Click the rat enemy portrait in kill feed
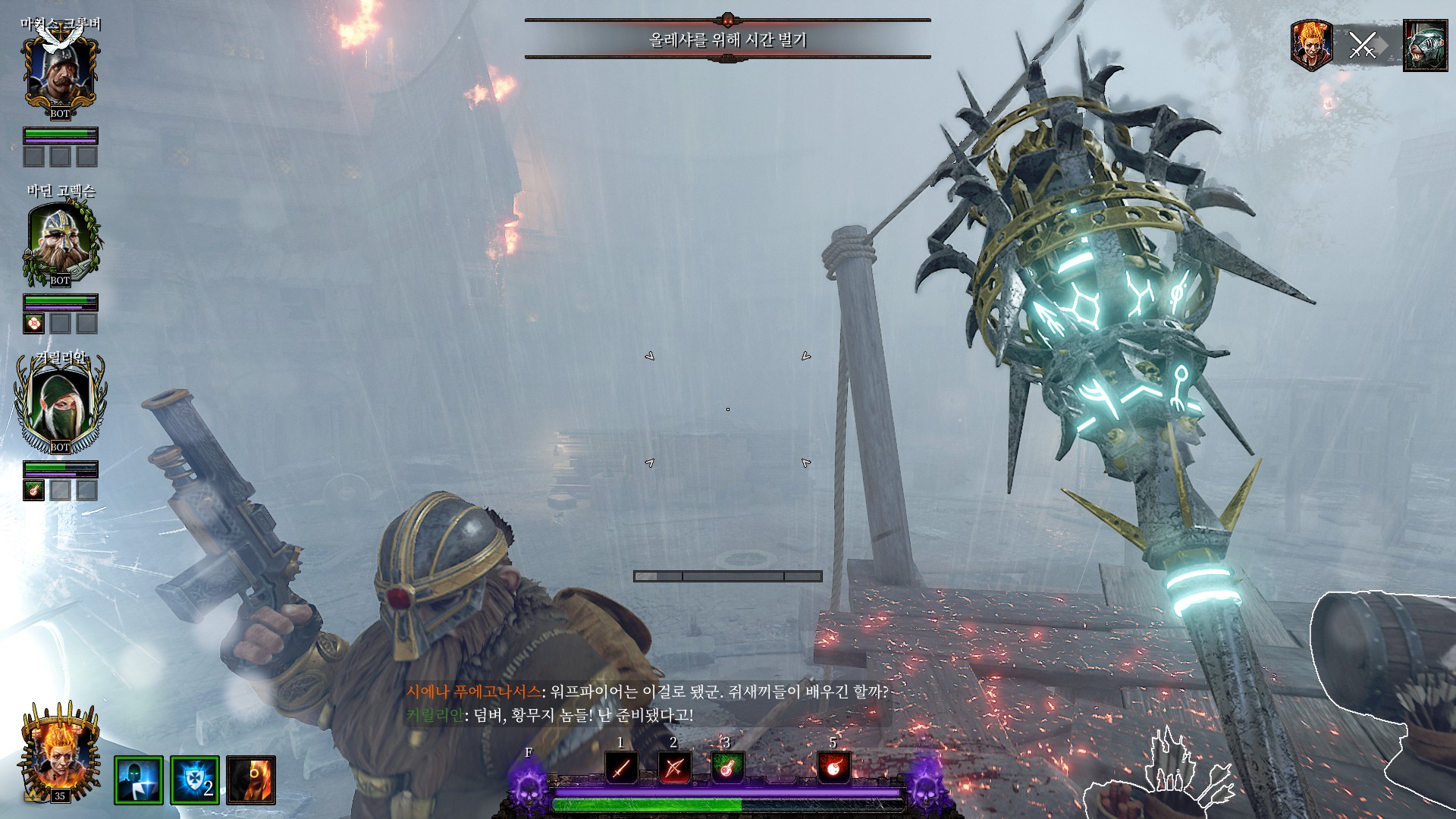 (1425, 46)
